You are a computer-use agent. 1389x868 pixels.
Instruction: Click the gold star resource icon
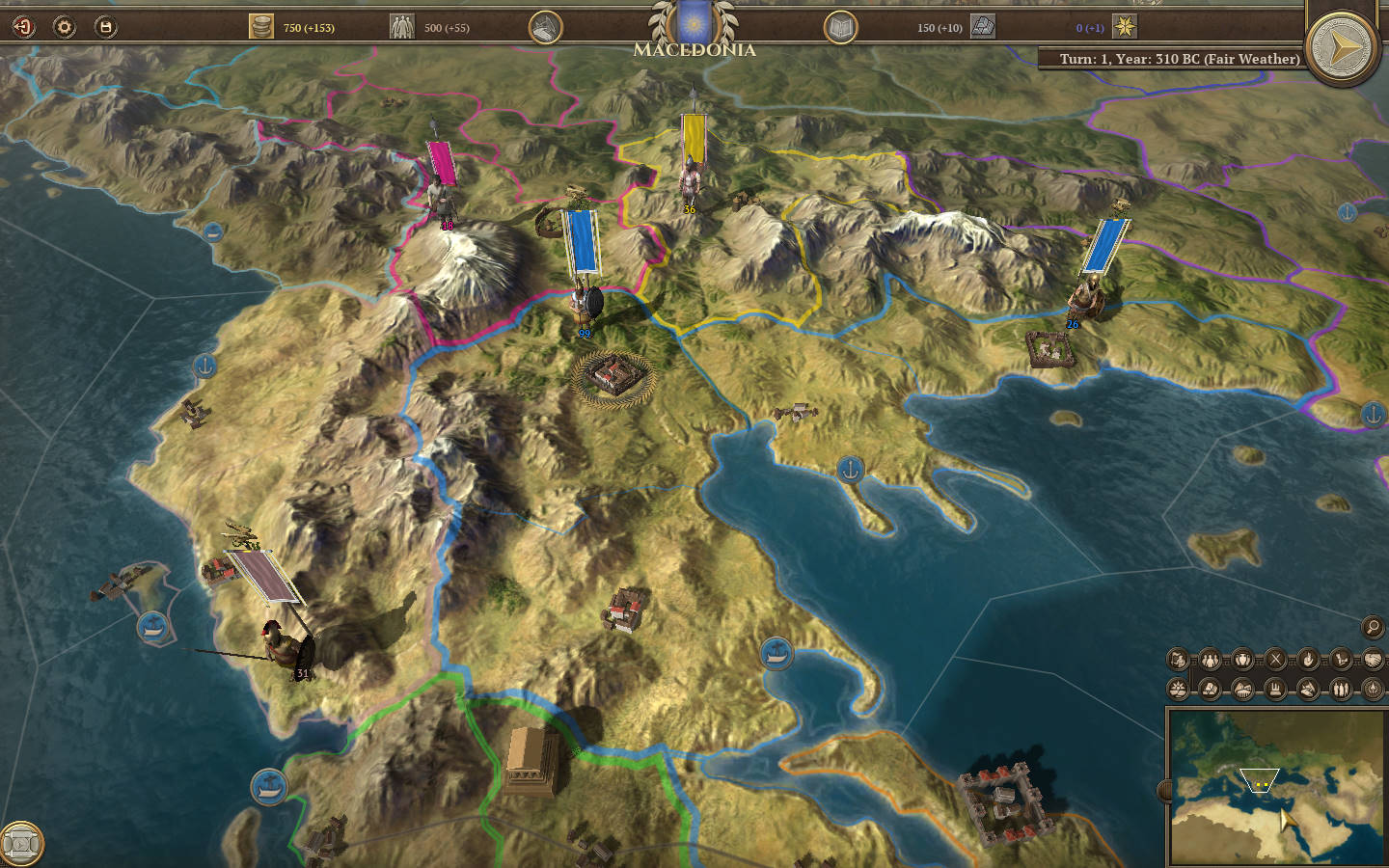click(x=1125, y=27)
